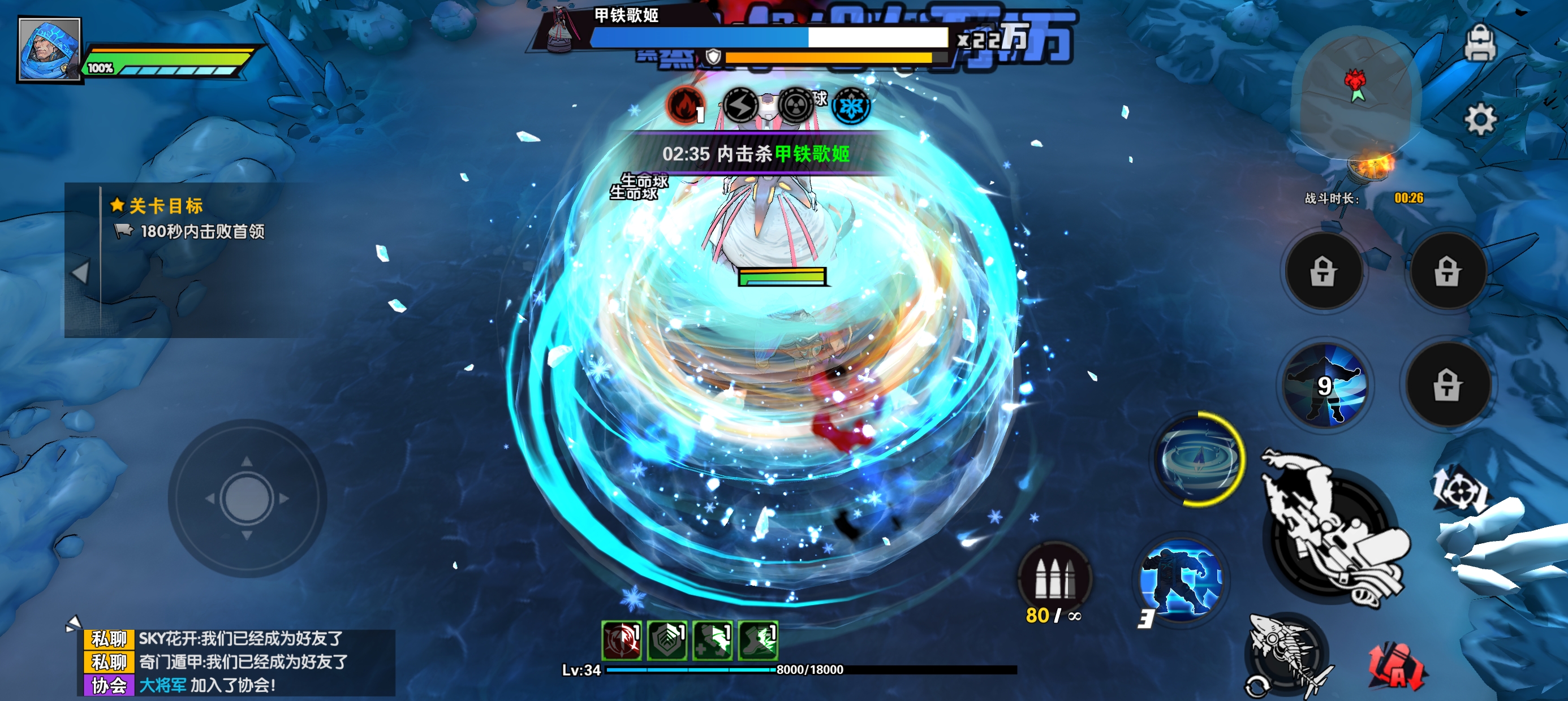Select the winged boot speed buff icon
The image size is (1568, 701).
pyautogui.click(x=758, y=641)
